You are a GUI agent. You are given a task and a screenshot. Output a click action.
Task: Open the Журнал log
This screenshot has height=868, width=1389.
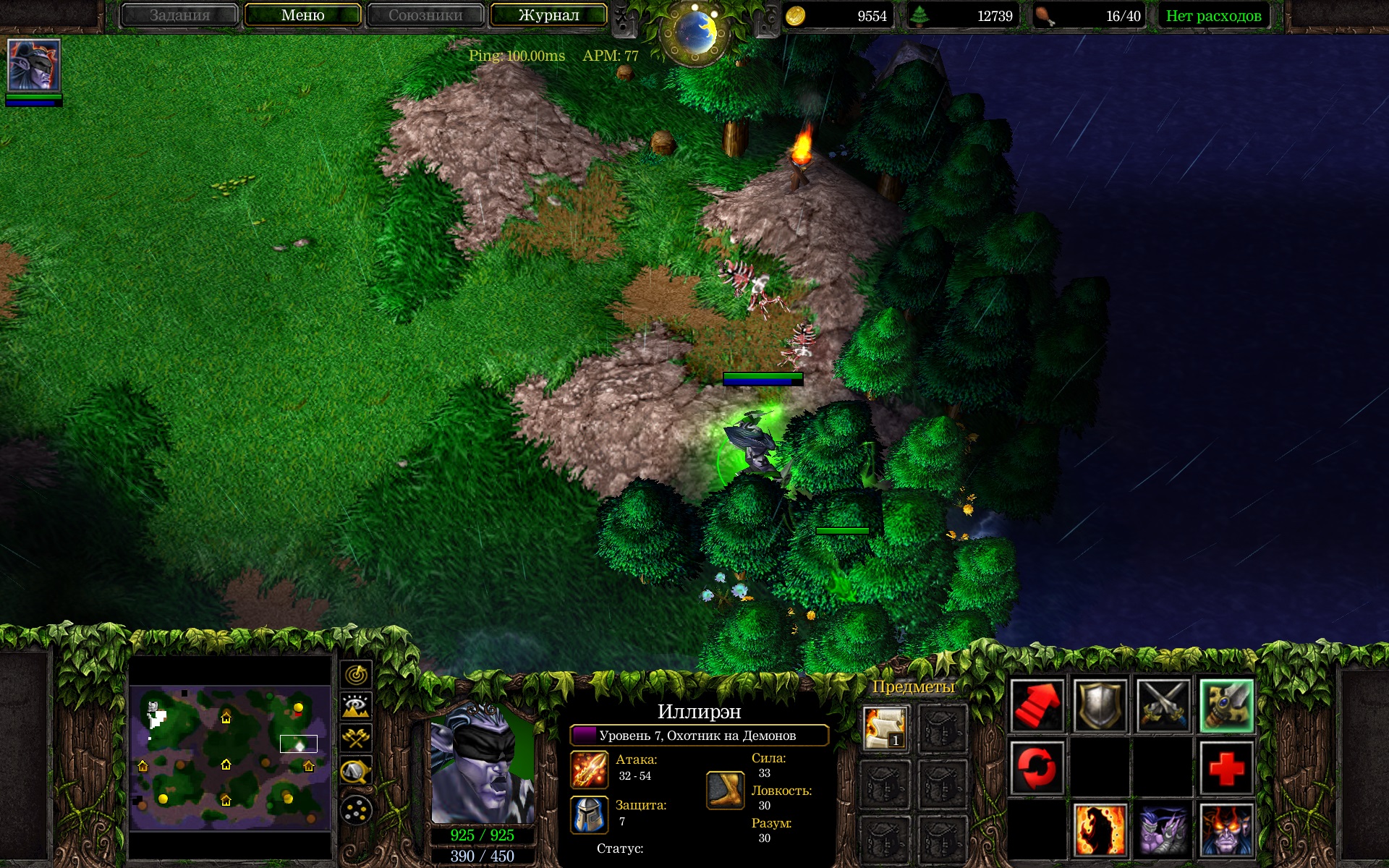(548, 15)
